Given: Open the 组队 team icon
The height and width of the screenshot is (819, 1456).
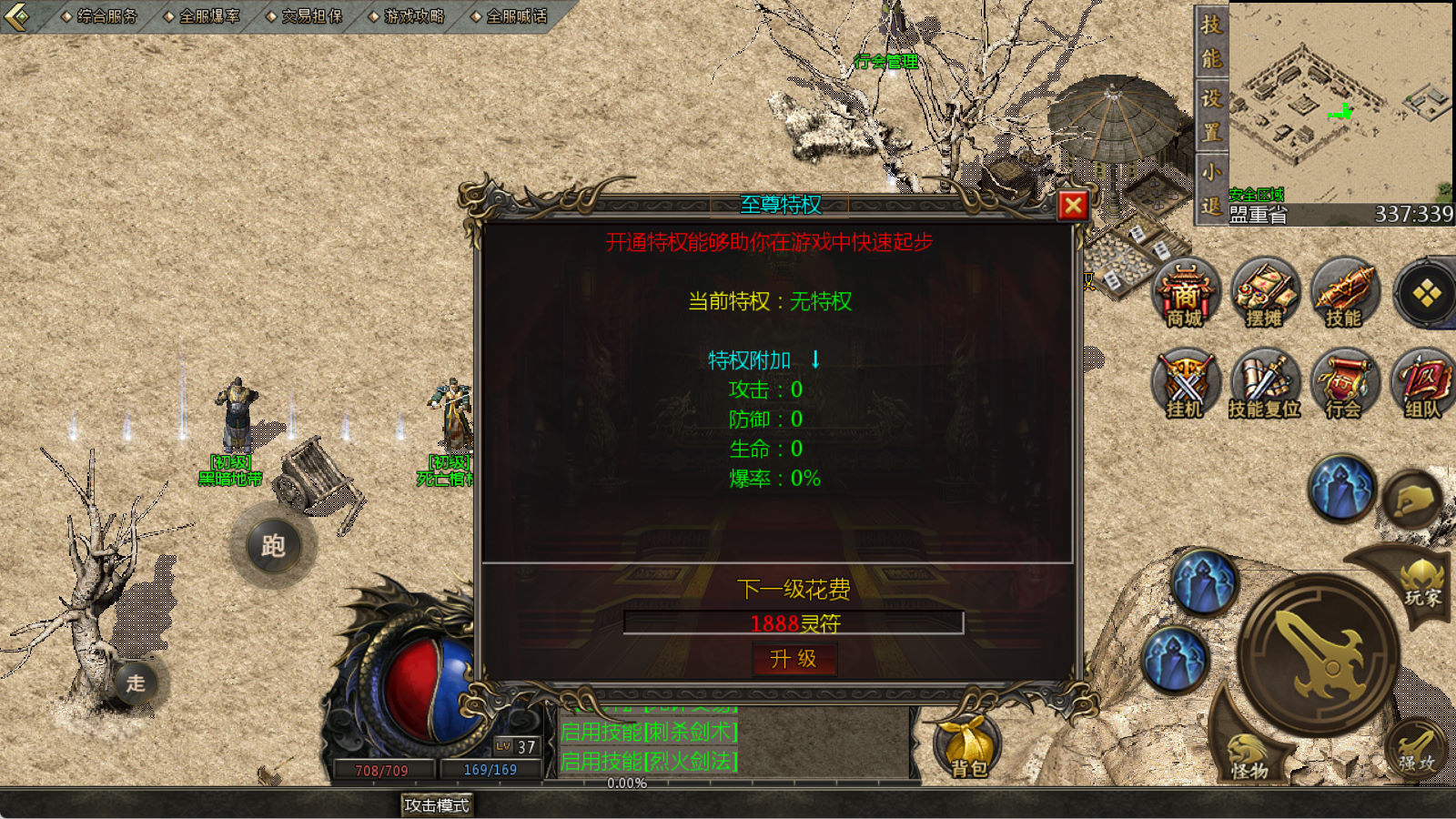Looking at the screenshot, I should [x=1422, y=383].
